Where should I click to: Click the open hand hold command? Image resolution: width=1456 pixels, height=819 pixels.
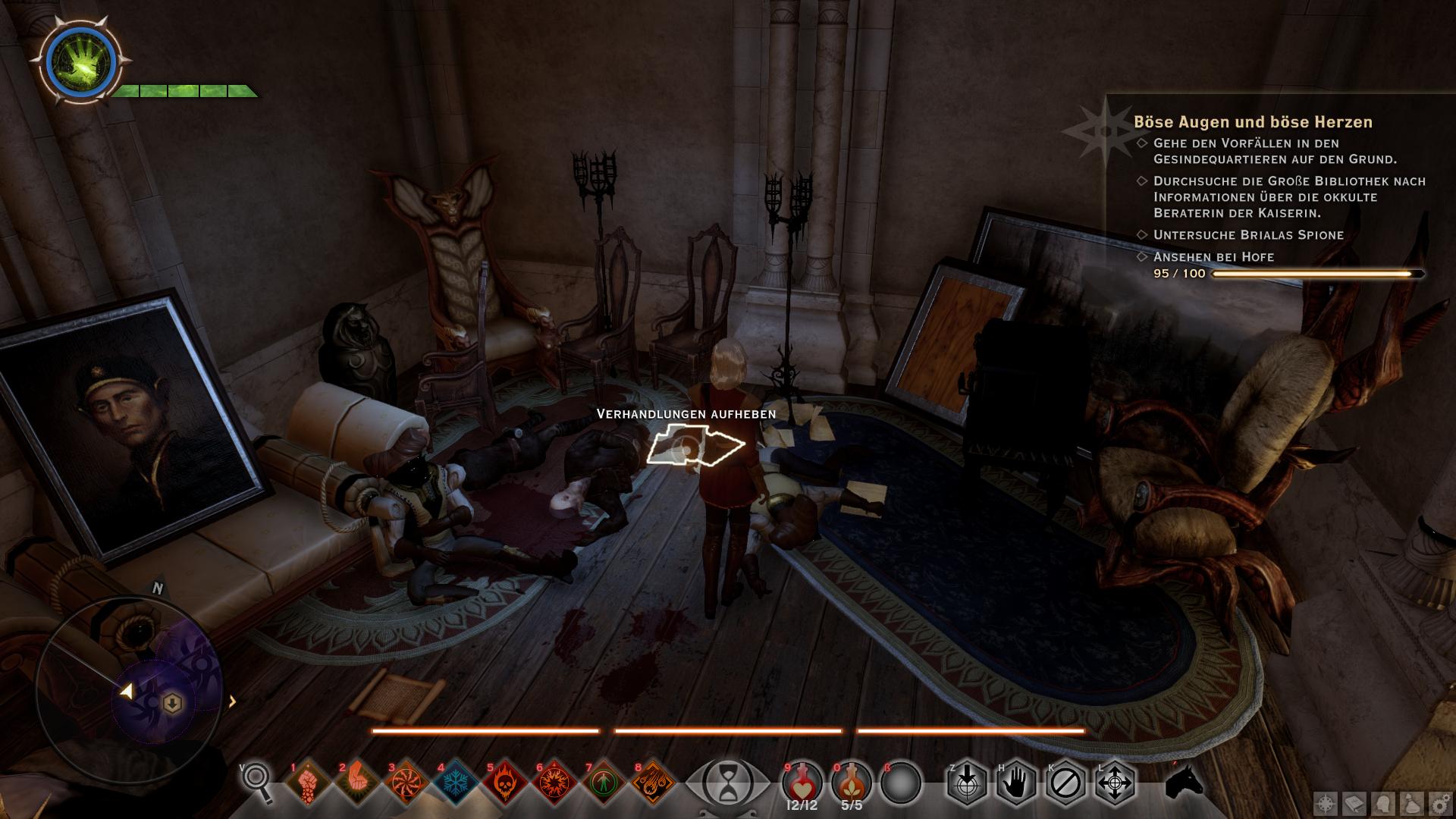coord(1015,783)
